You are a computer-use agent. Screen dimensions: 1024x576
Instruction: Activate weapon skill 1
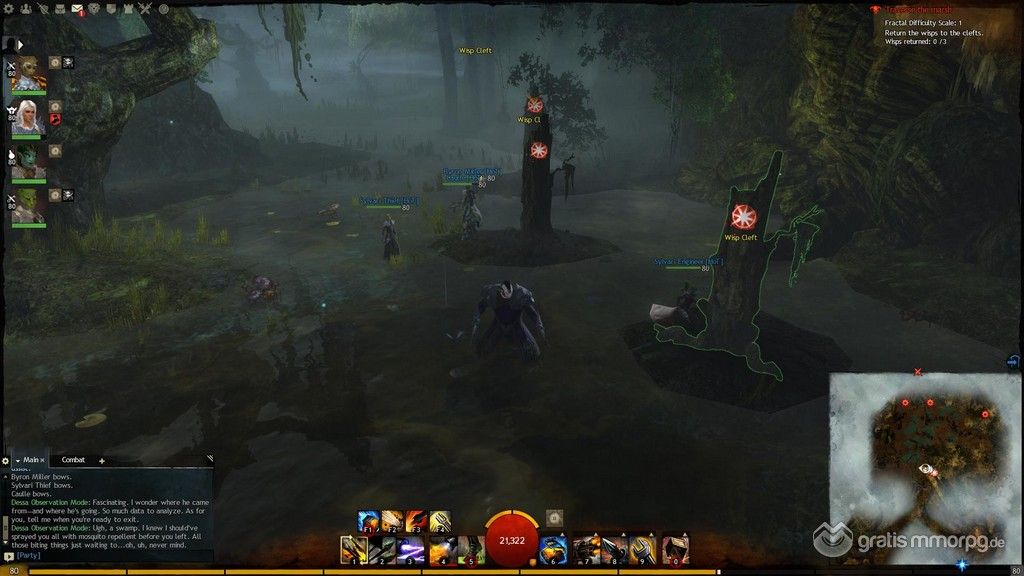click(352, 549)
